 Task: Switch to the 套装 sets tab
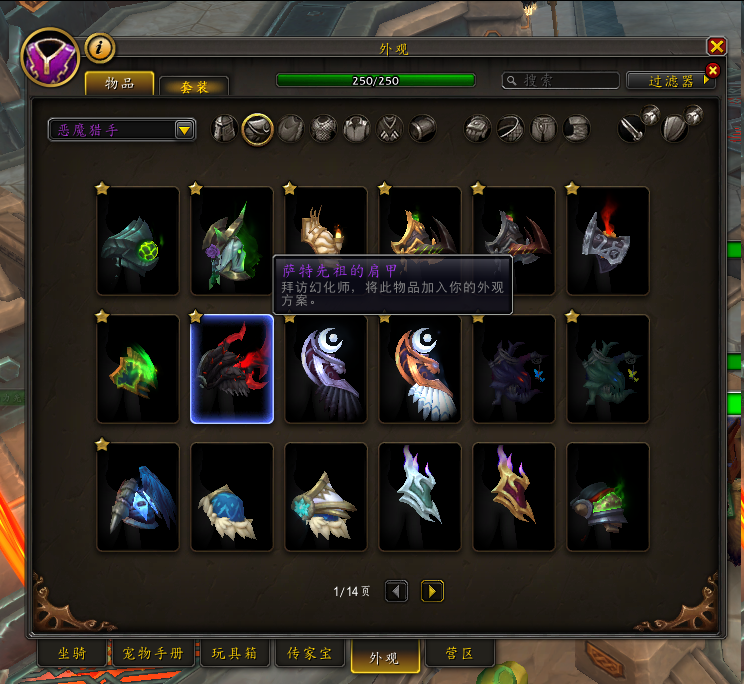[194, 87]
